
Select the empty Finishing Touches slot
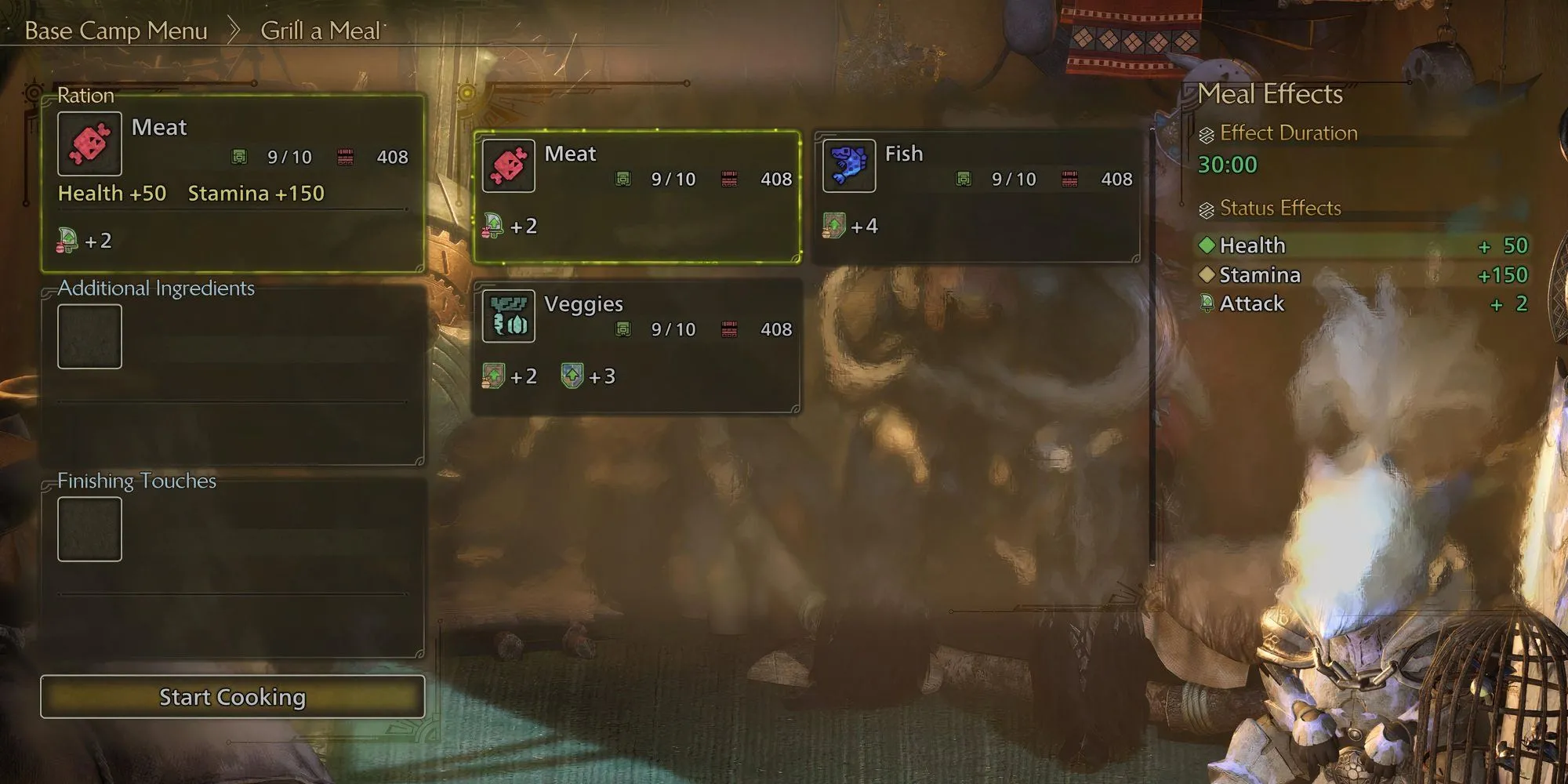(x=89, y=529)
